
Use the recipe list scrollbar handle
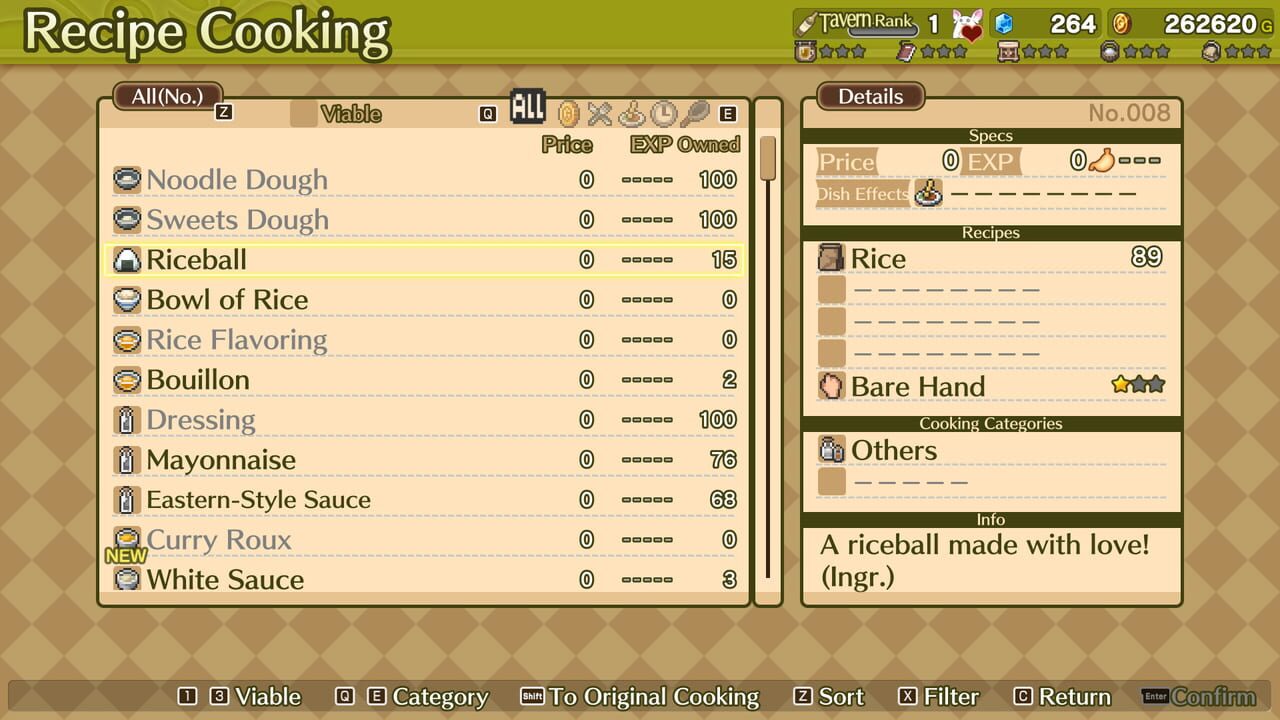[x=768, y=158]
